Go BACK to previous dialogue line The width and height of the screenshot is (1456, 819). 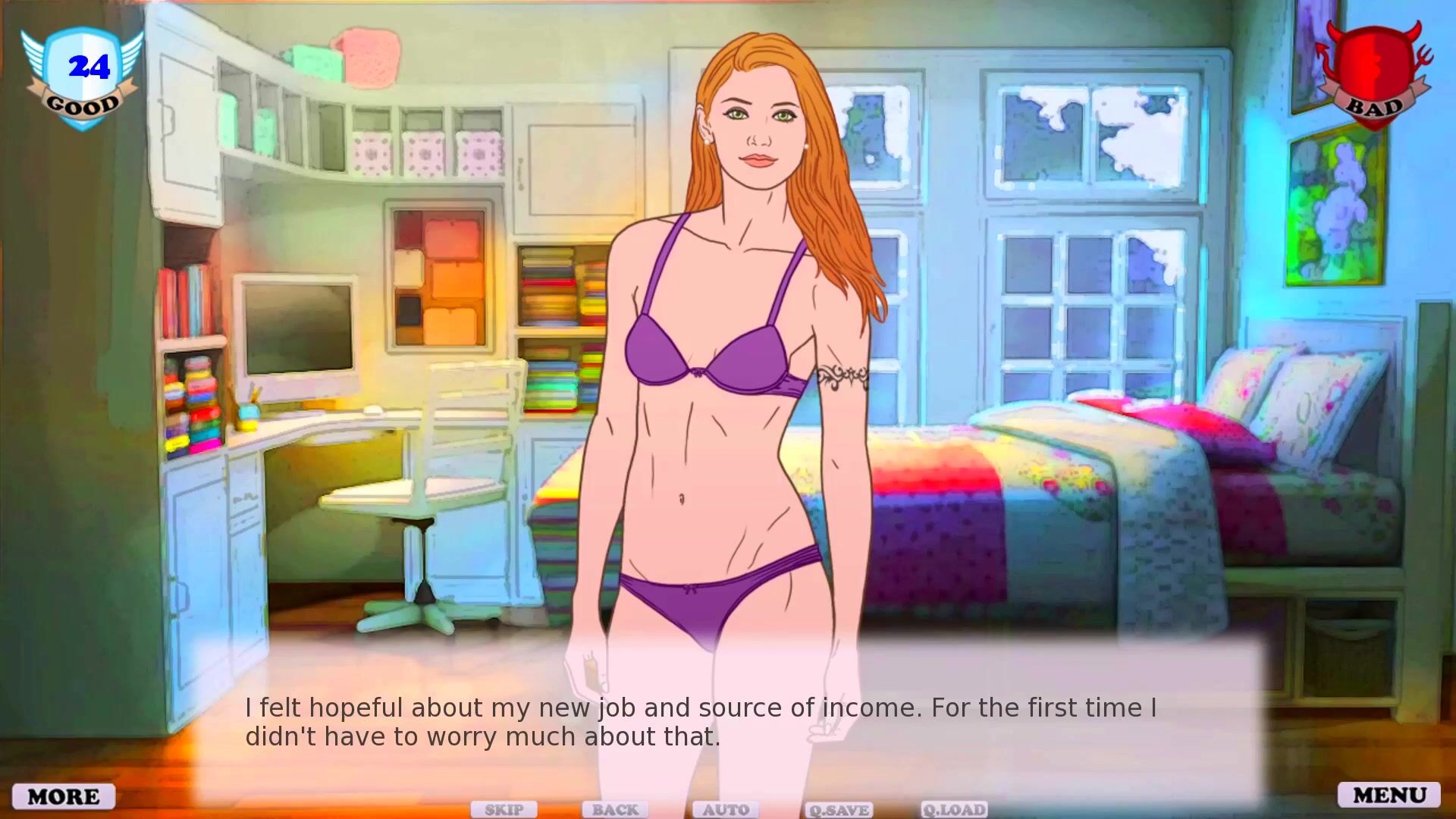pyautogui.click(x=615, y=810)
